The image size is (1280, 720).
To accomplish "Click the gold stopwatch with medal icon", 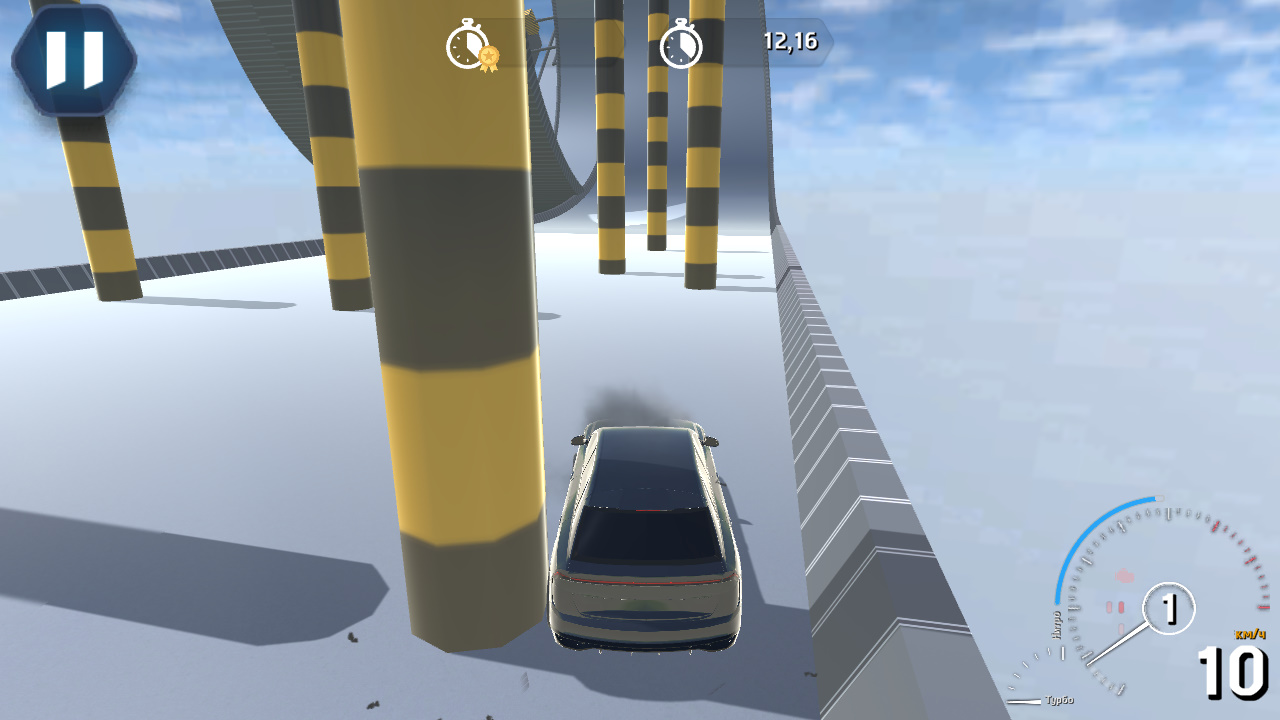I will coord(466,45).
